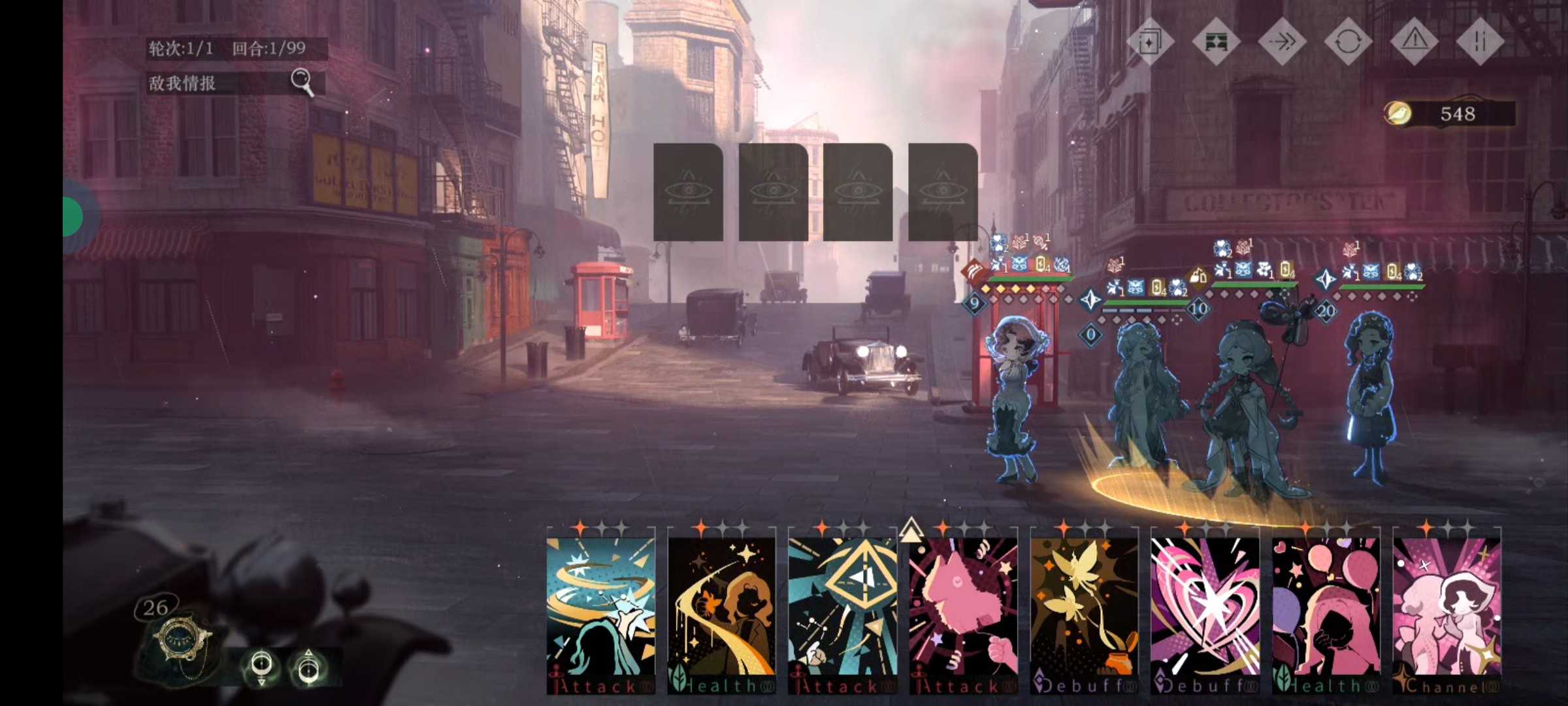Select the teal swirling star Attack card

600,608
